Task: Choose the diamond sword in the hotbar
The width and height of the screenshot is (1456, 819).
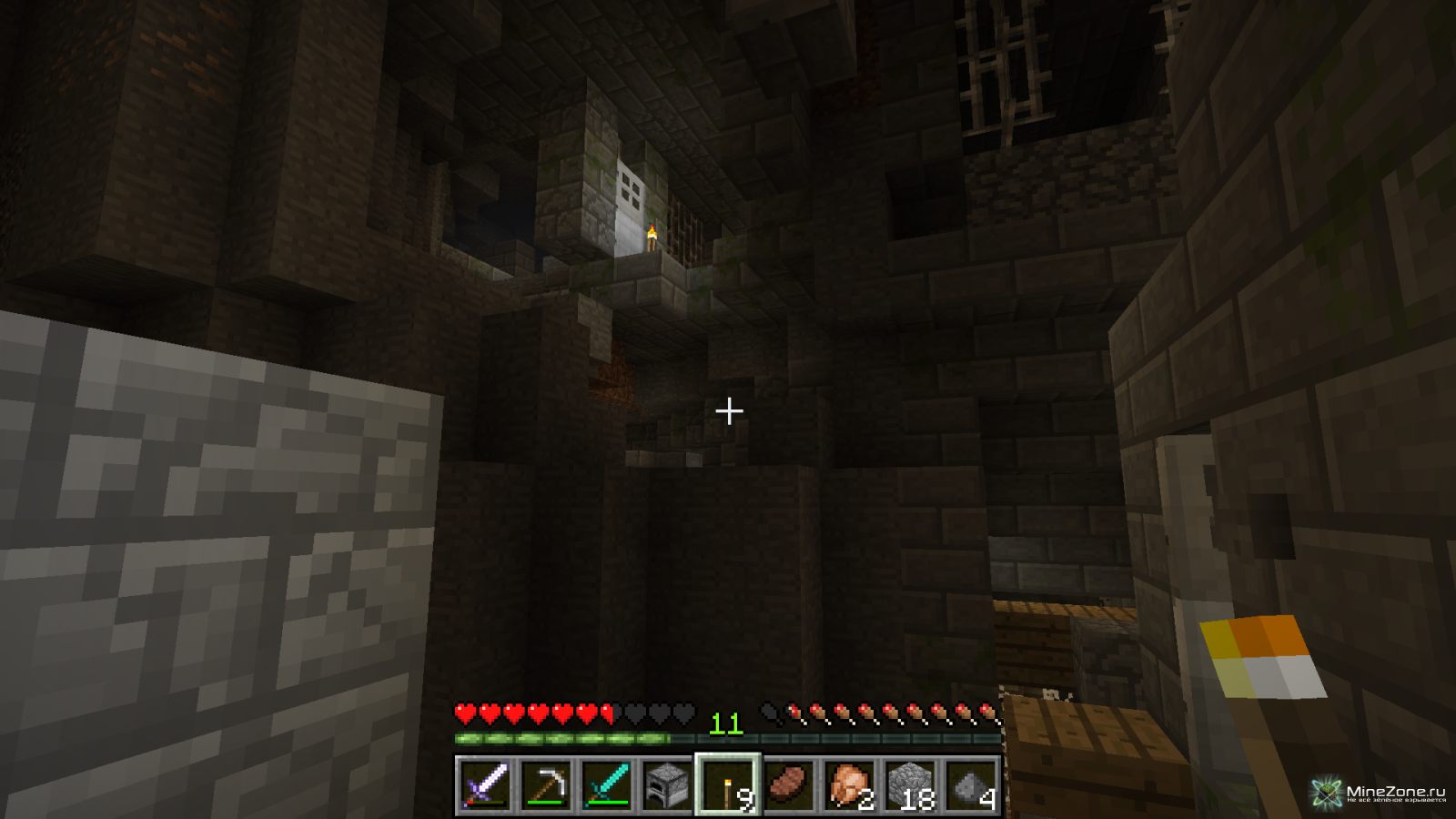Action: pyautogui.click(x=606, y=784)
